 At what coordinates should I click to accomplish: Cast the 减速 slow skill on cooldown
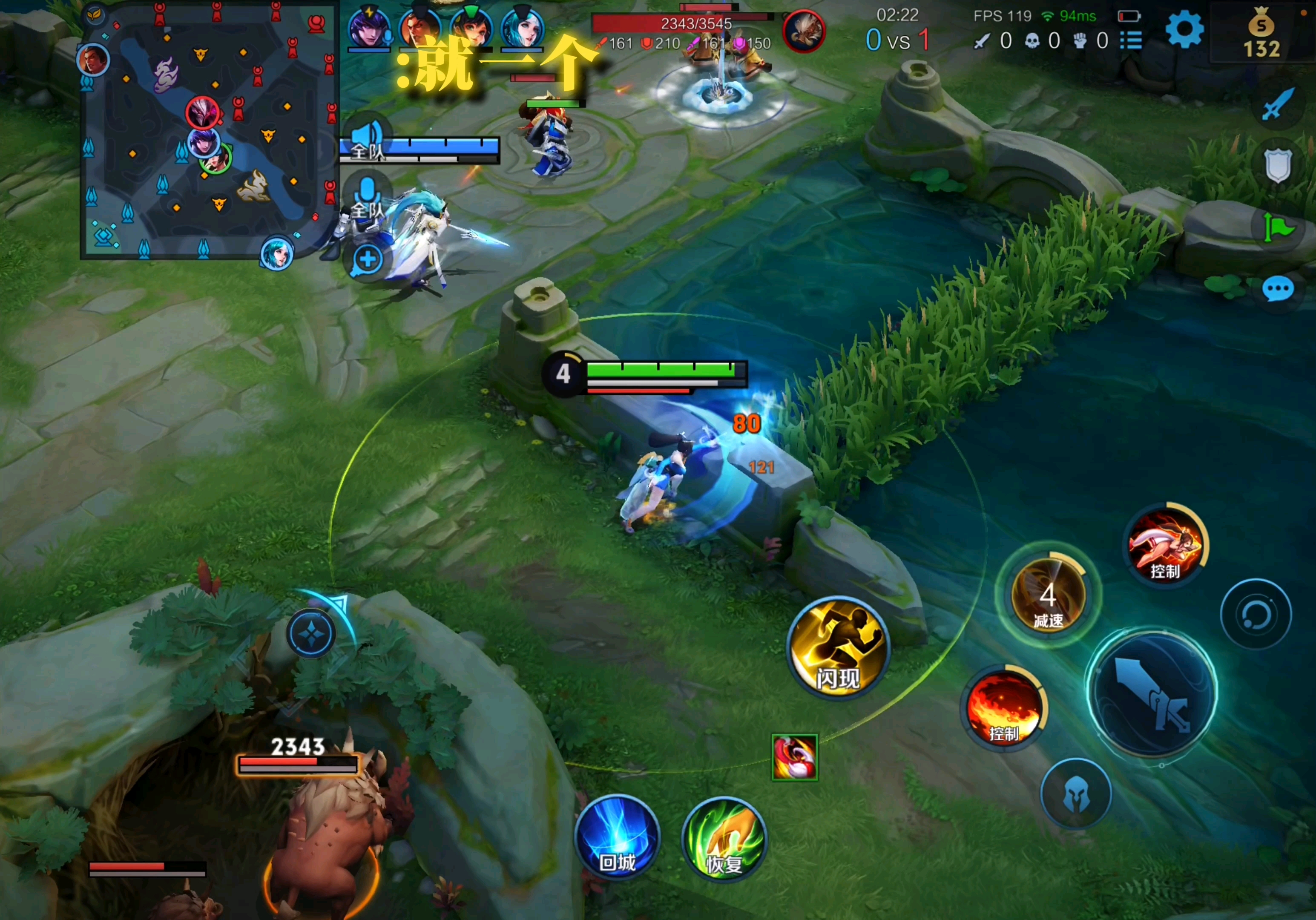tap(1049, 596)
